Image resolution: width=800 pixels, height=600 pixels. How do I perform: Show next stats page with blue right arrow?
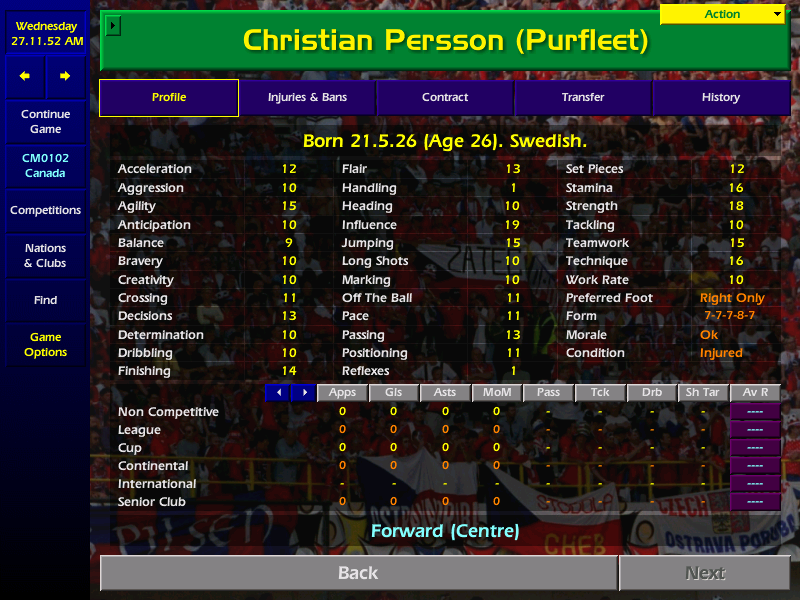pyautogui.click(x=303, y=392)
